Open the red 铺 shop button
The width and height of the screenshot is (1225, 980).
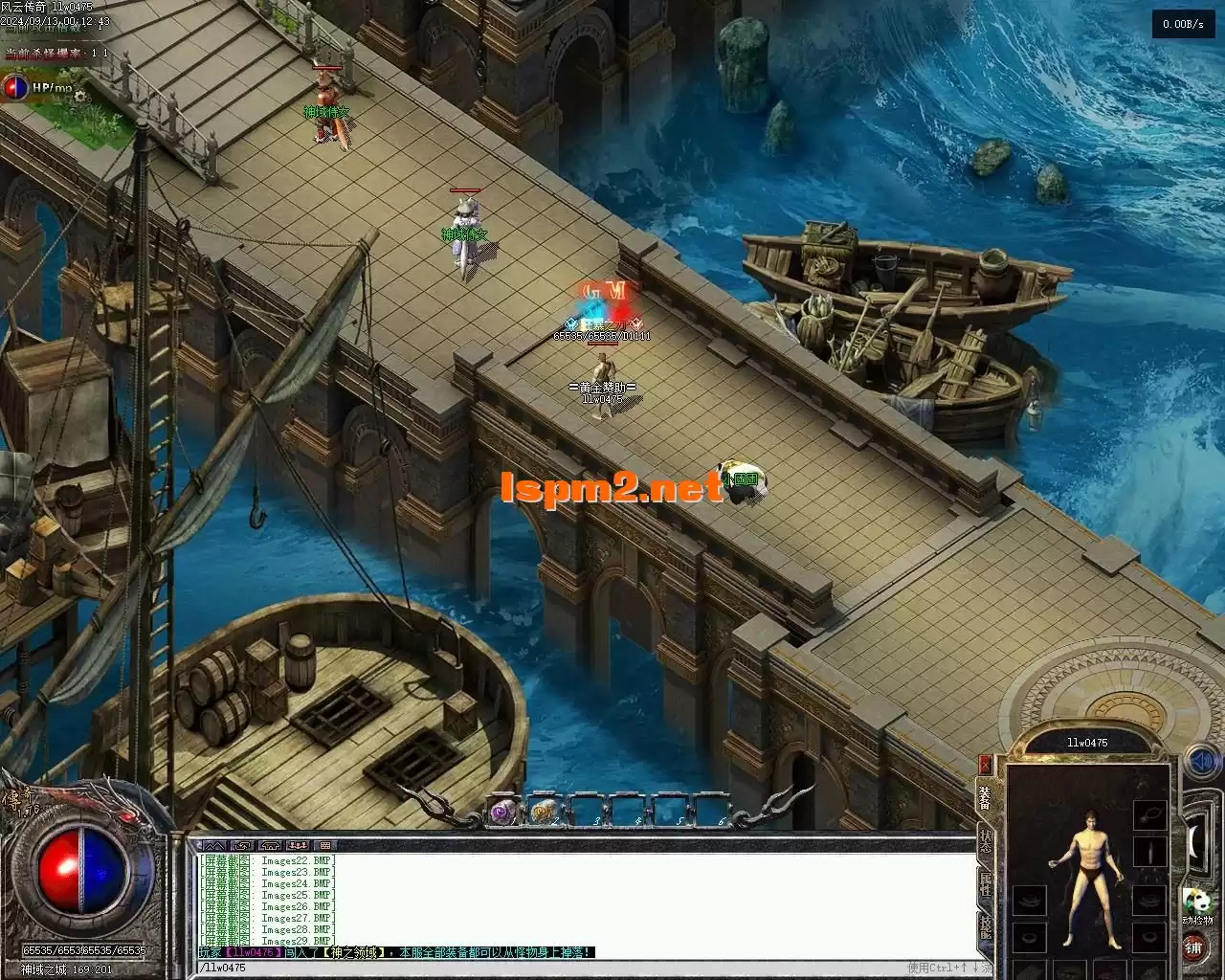(1194, 947)
